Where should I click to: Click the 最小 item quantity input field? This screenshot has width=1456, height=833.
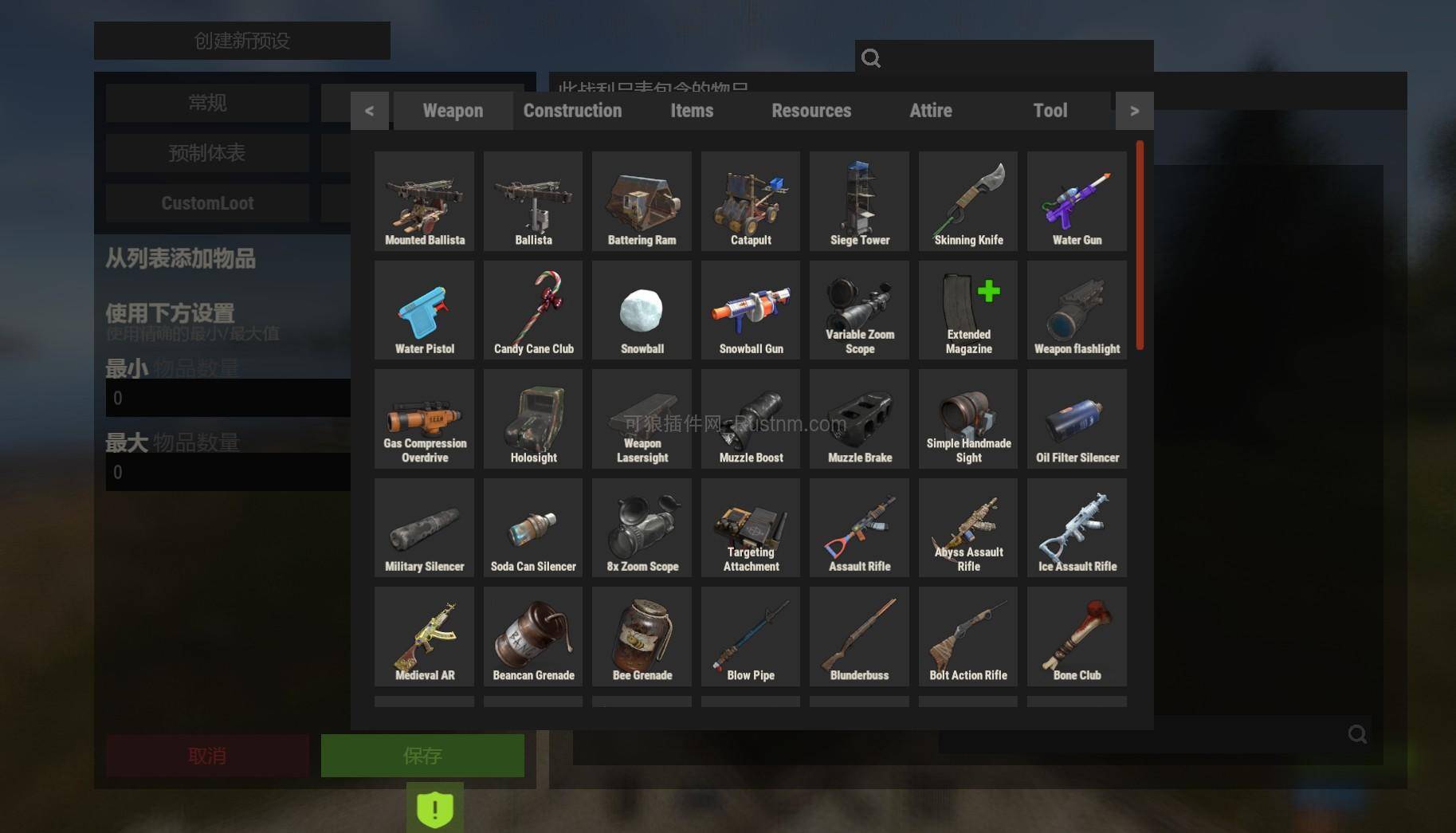point(227,397)
